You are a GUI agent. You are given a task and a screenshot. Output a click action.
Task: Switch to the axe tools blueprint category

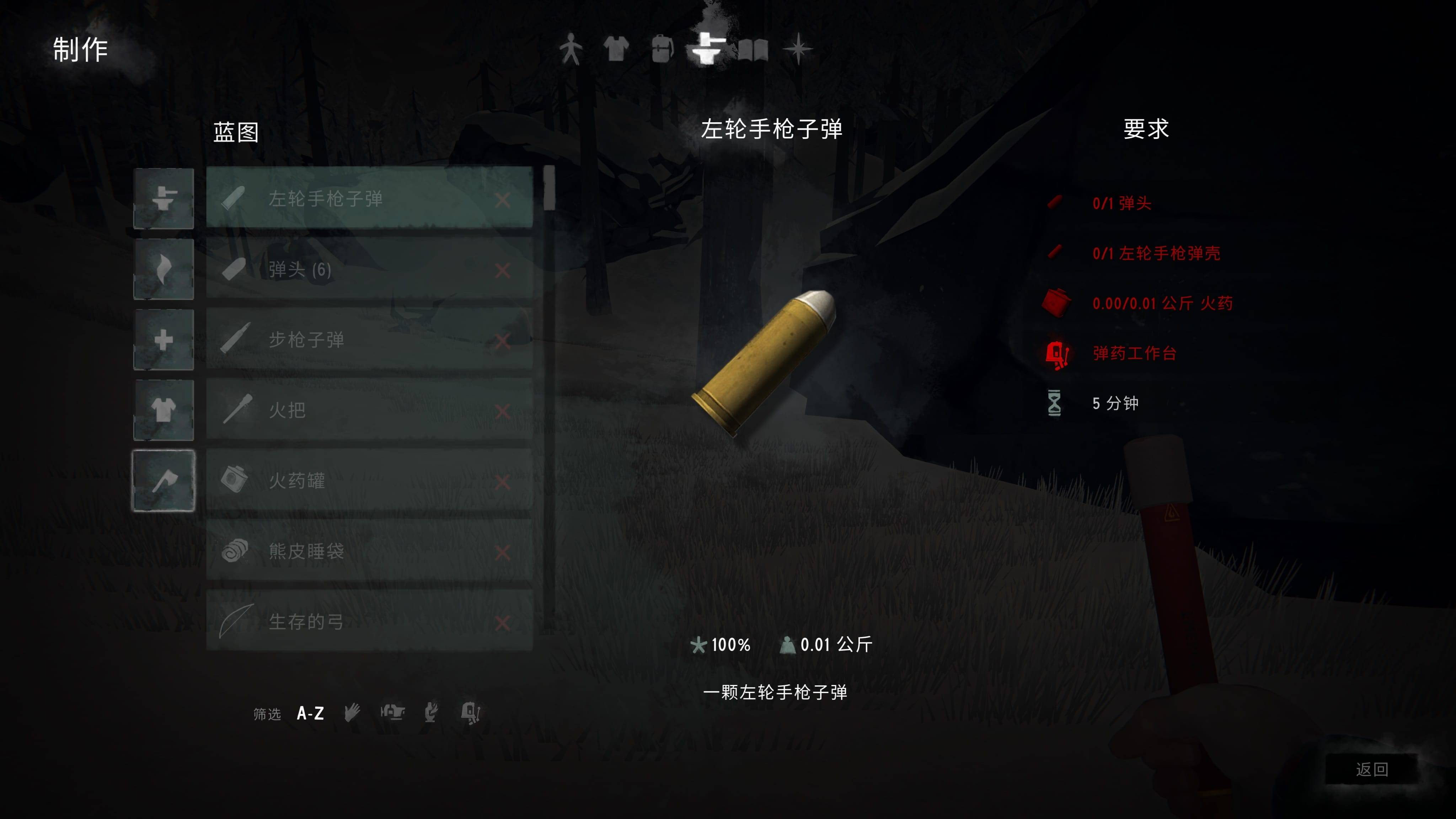pos(164,481)
